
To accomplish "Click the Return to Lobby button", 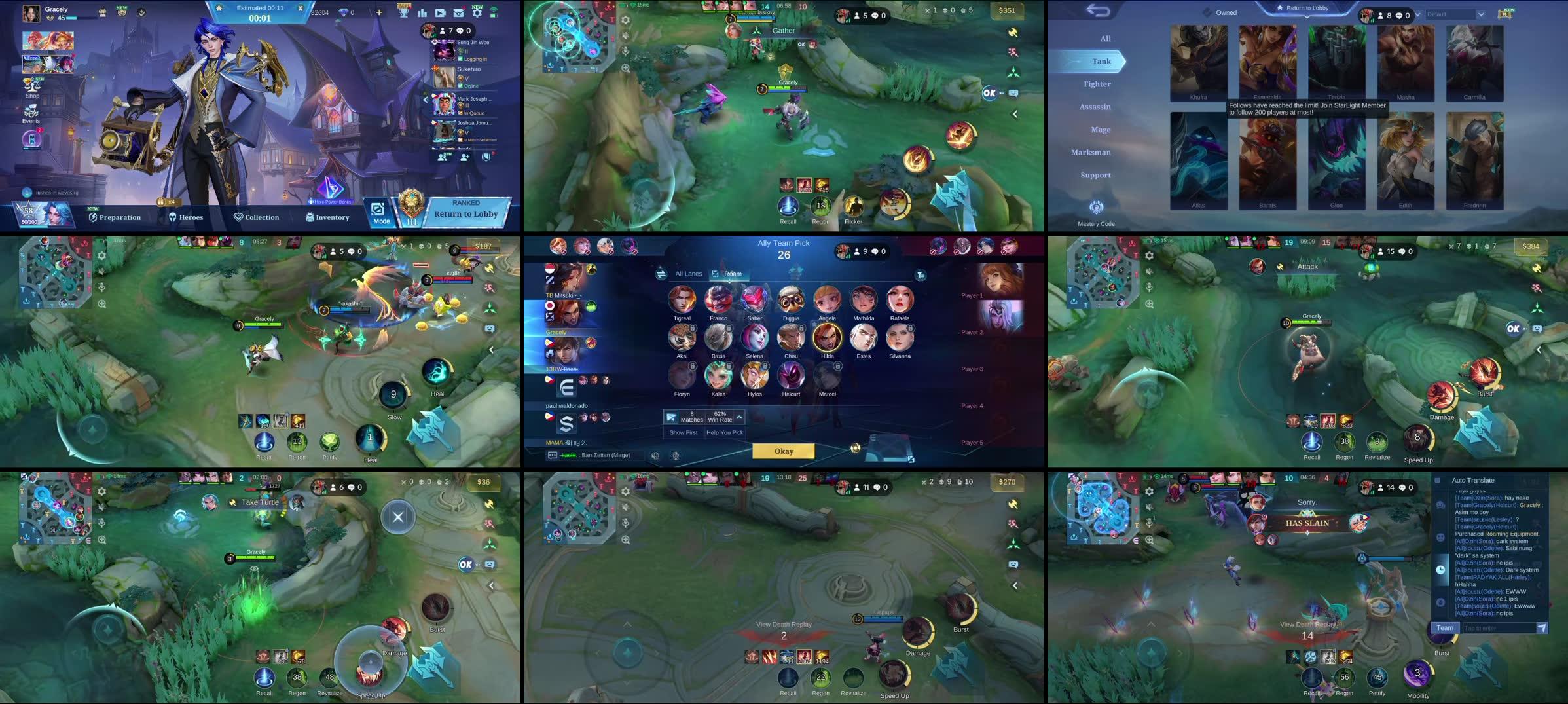I will [x=466, y=213].
